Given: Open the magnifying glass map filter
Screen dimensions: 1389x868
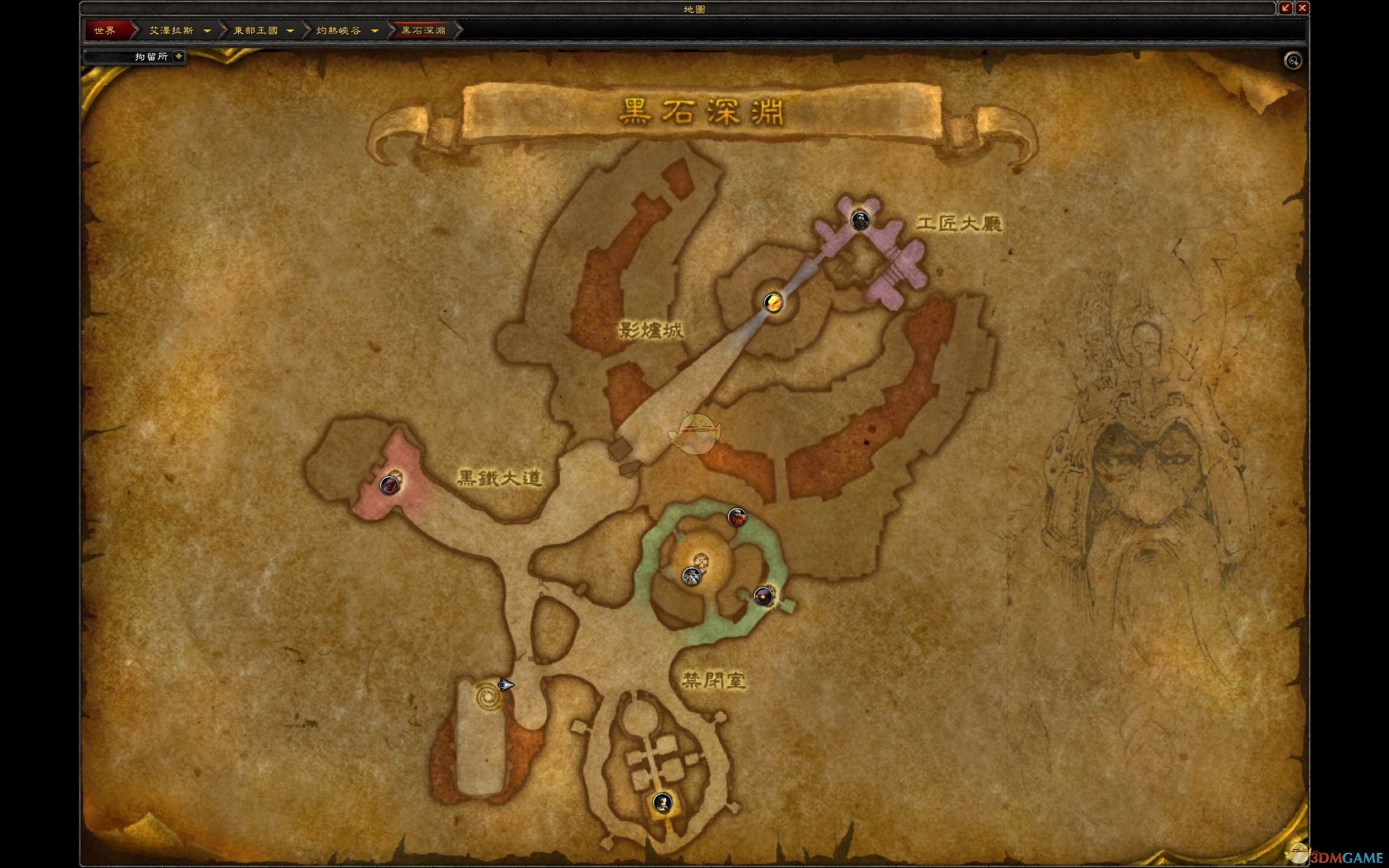Looking at the screenshot, I should pos(1292,61).
